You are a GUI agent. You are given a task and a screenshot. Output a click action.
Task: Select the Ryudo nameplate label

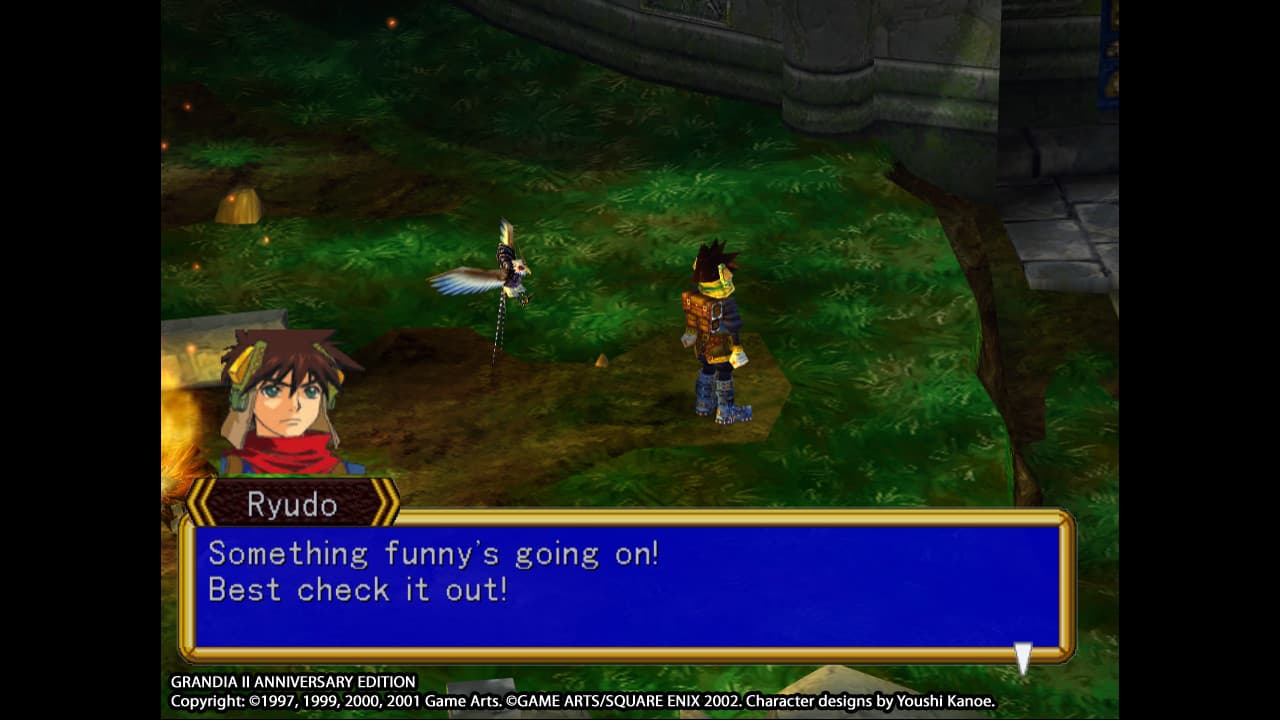point(290,505)
